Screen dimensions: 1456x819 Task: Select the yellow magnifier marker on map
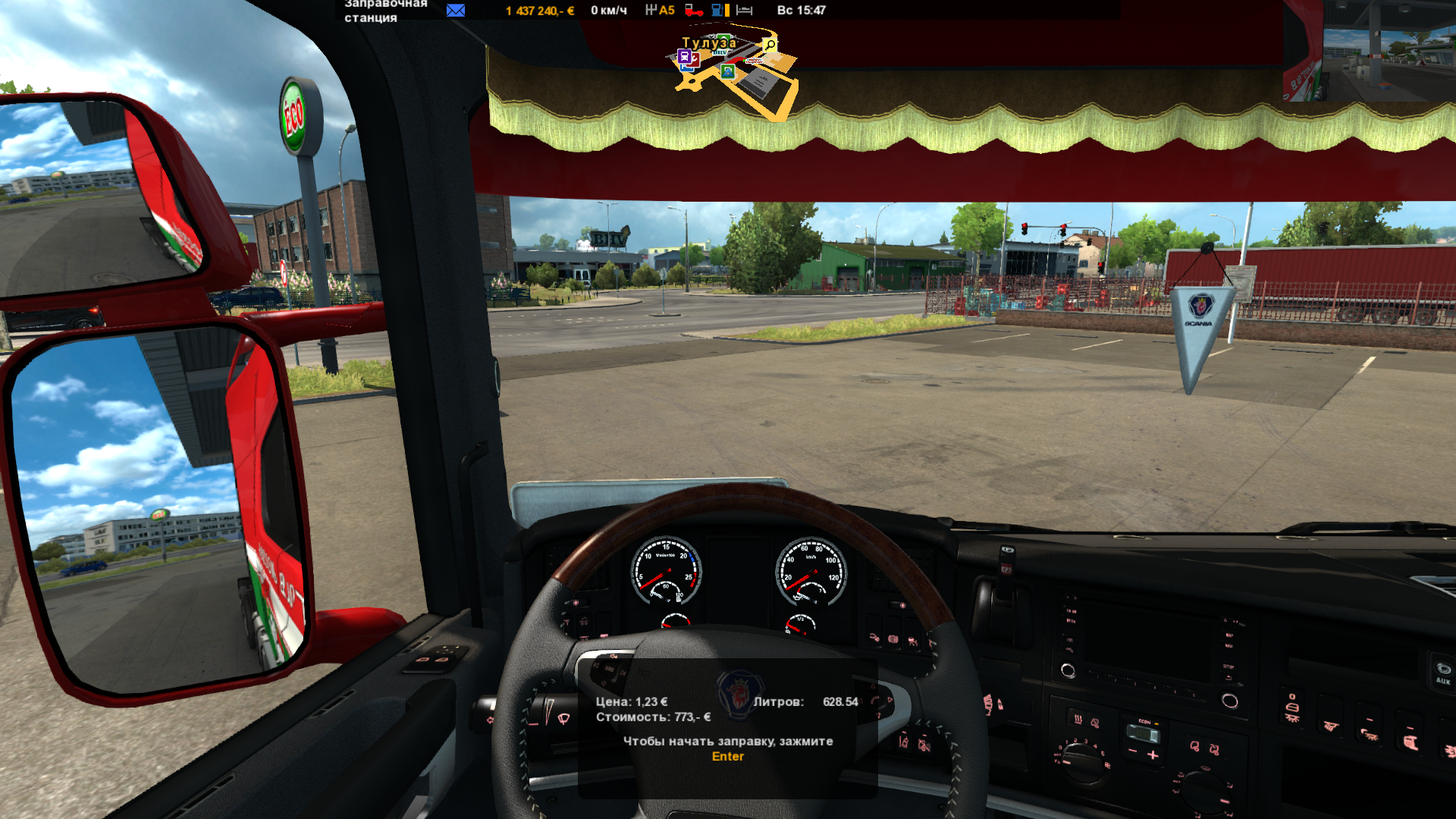click(x=770, y=45)
